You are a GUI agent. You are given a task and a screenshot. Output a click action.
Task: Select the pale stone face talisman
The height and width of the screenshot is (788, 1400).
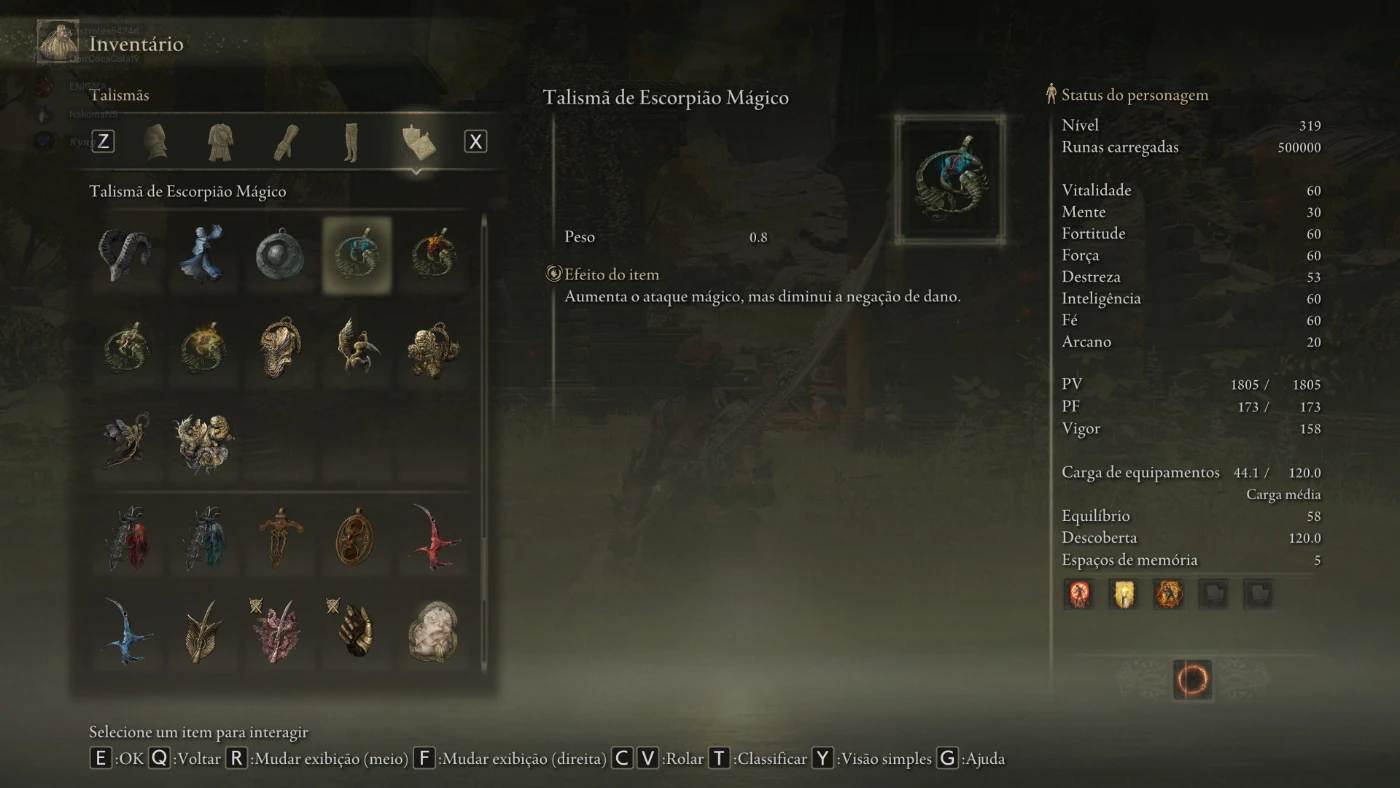tap(434, 631)
